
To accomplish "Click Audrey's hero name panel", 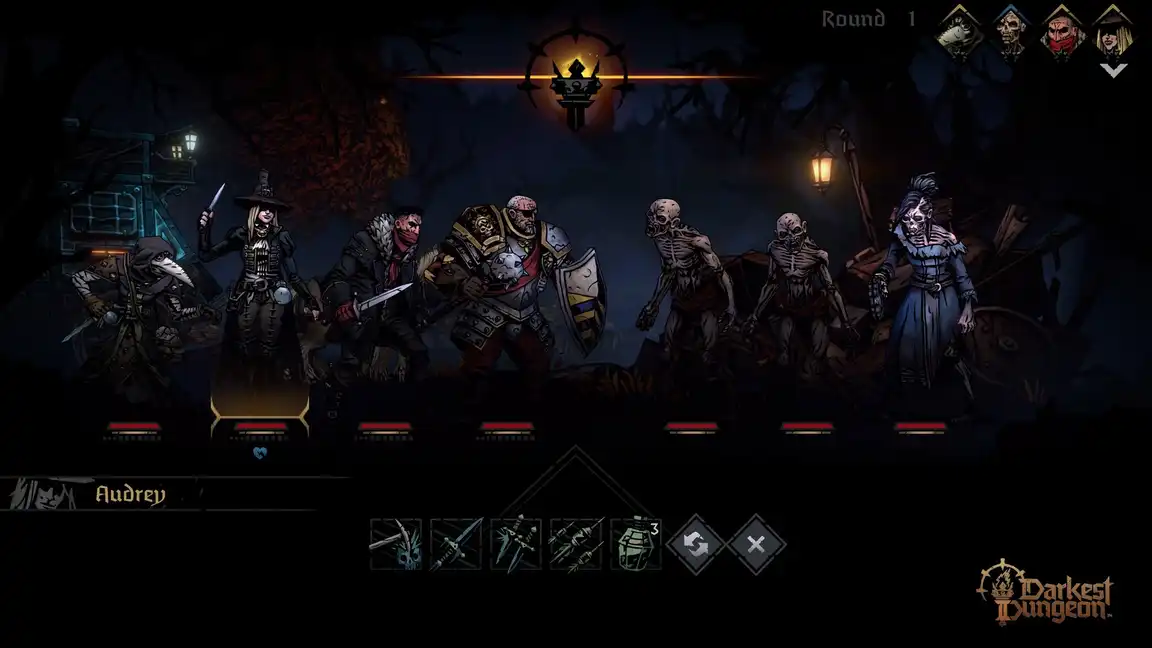I will (130, 494).
